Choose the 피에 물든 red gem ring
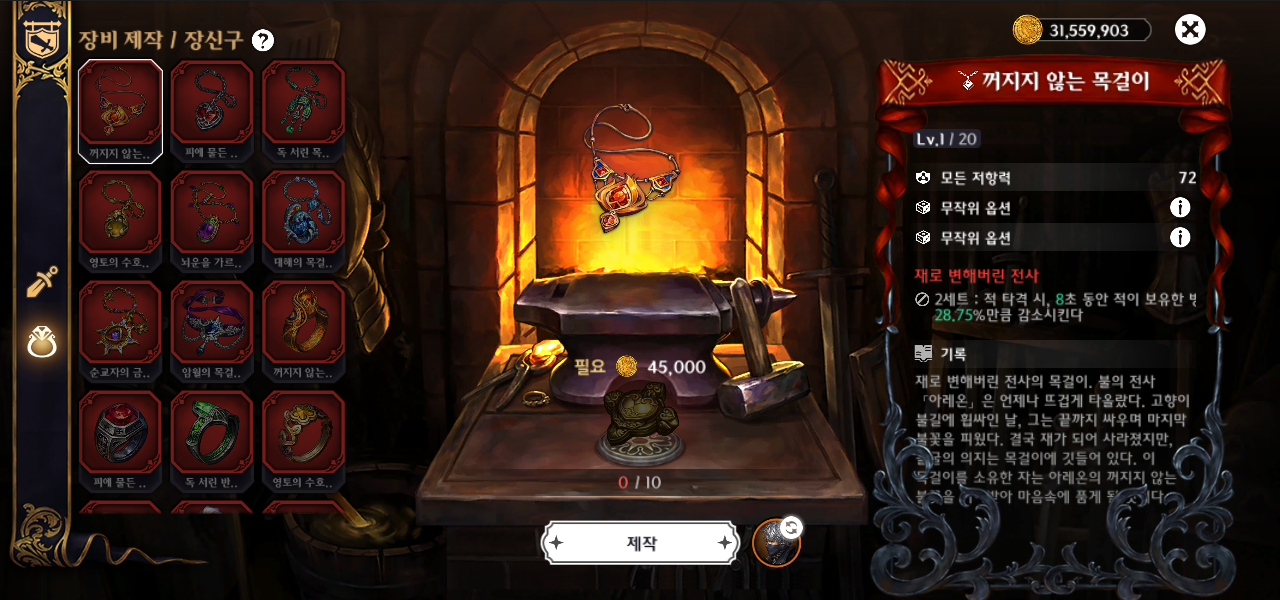The height and width of the screenshot is (600, 1280). click(121, 440)
